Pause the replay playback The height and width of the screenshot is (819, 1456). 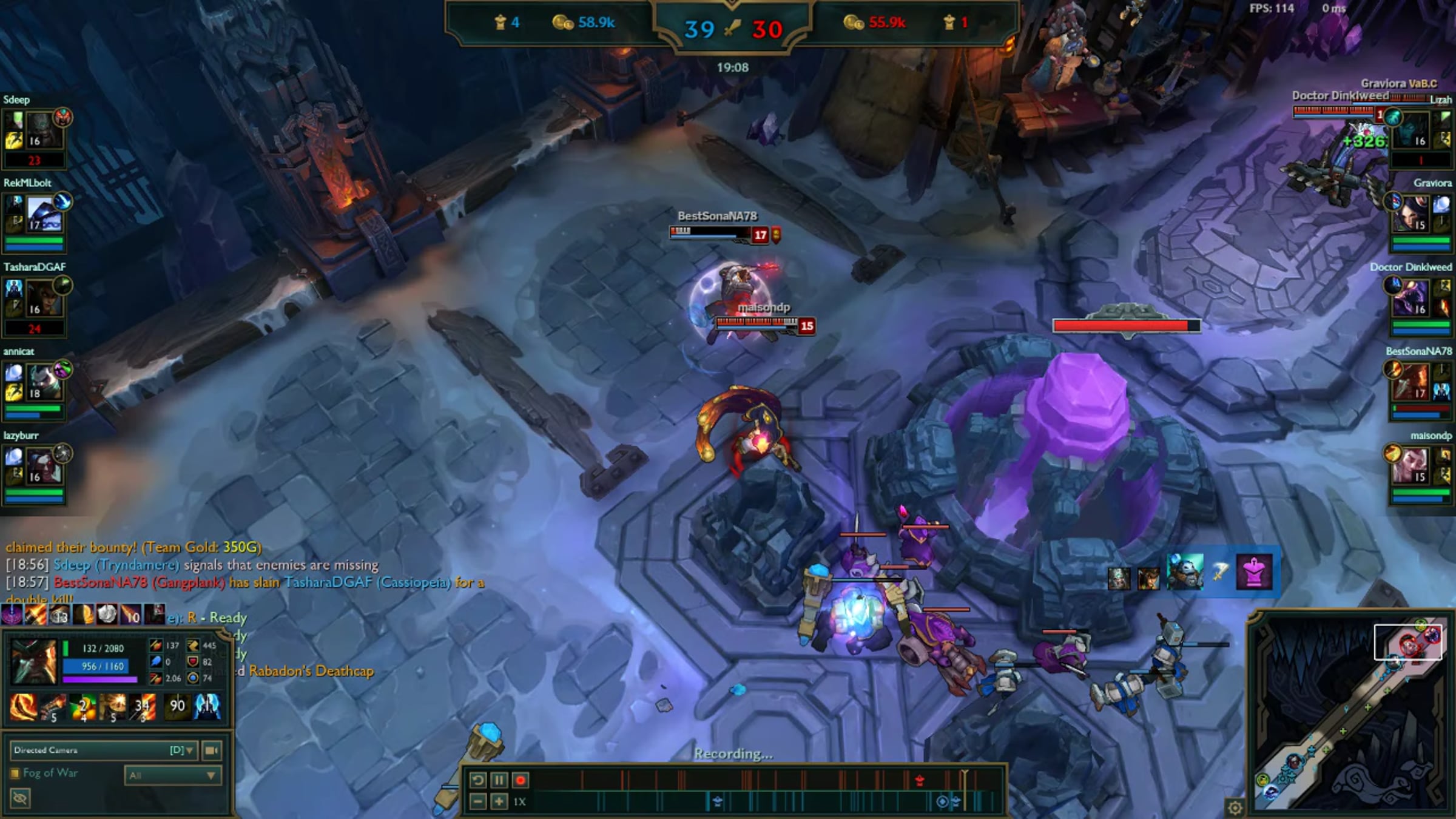click(x=499, y=780)
